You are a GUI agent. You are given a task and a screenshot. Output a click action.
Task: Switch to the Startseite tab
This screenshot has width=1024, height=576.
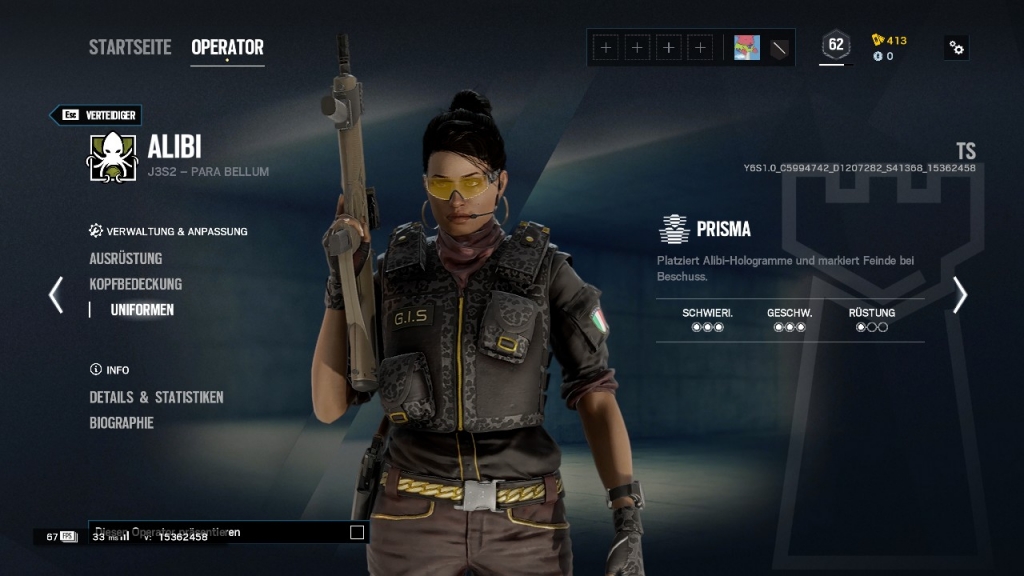pos(130,47)
